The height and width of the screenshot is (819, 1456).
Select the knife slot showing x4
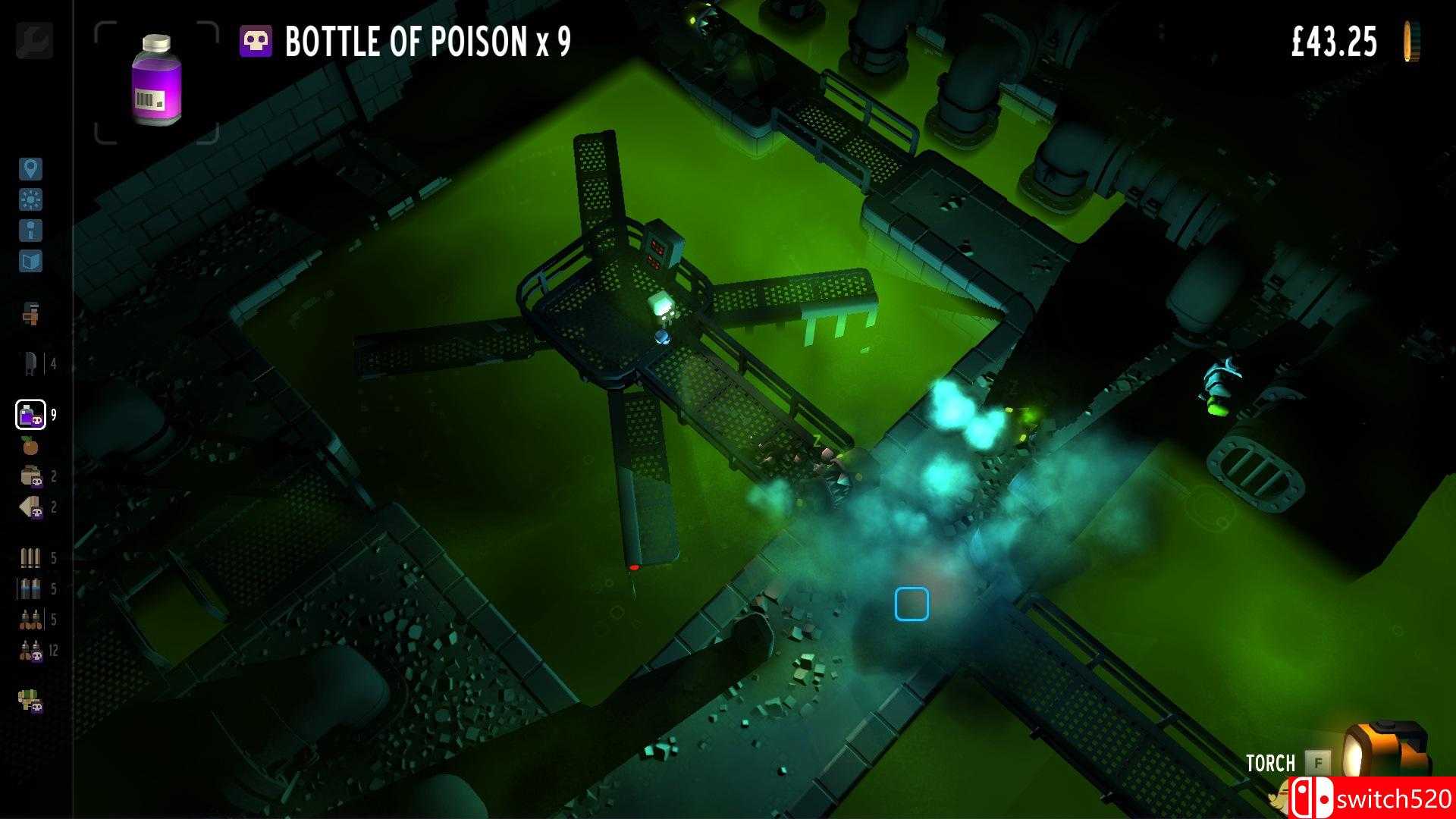tap(30, 361)
